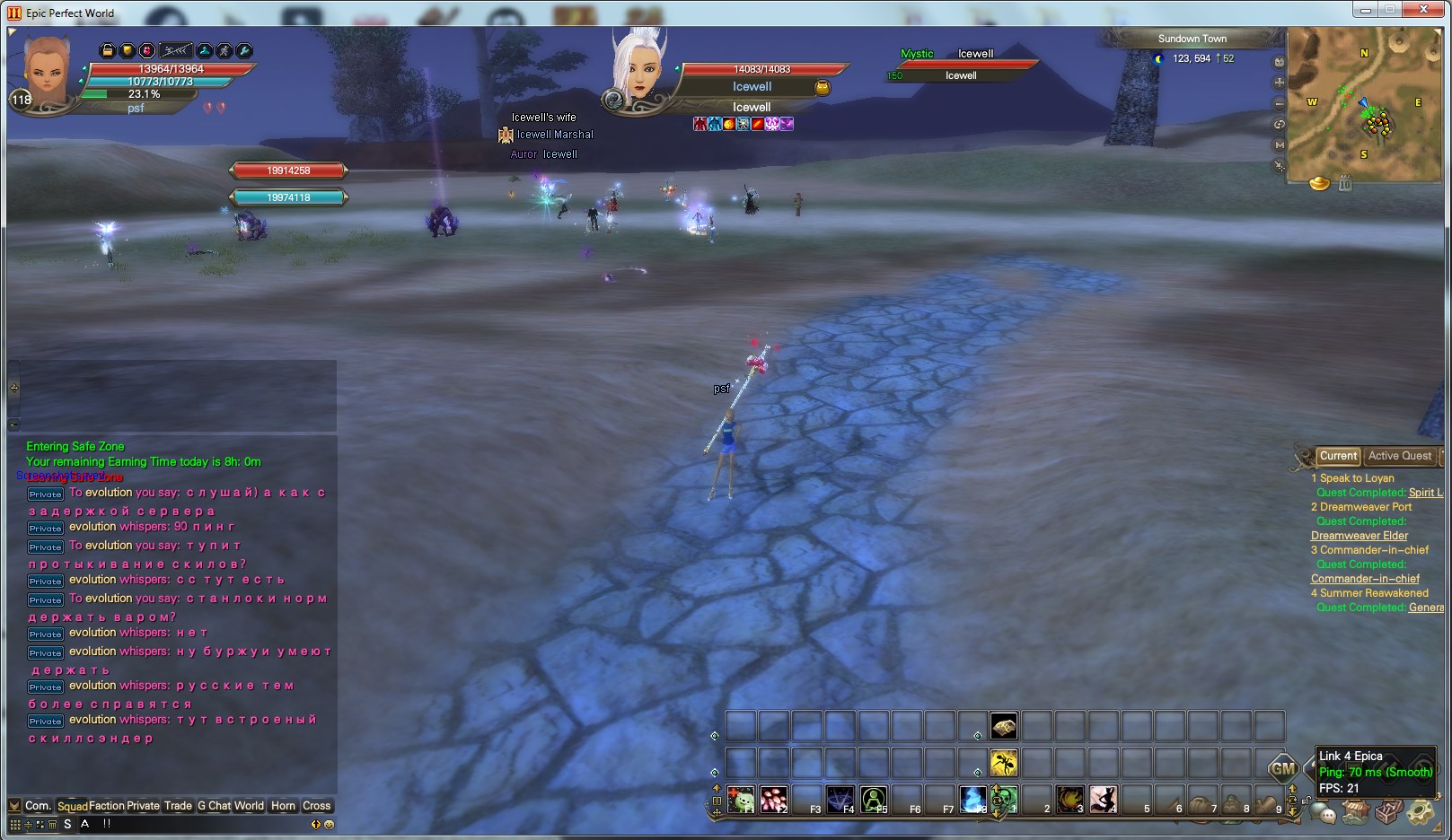The image size is (1452, 840).
Task: Select the Trade chat tab
Action: (x=178, y=806)
